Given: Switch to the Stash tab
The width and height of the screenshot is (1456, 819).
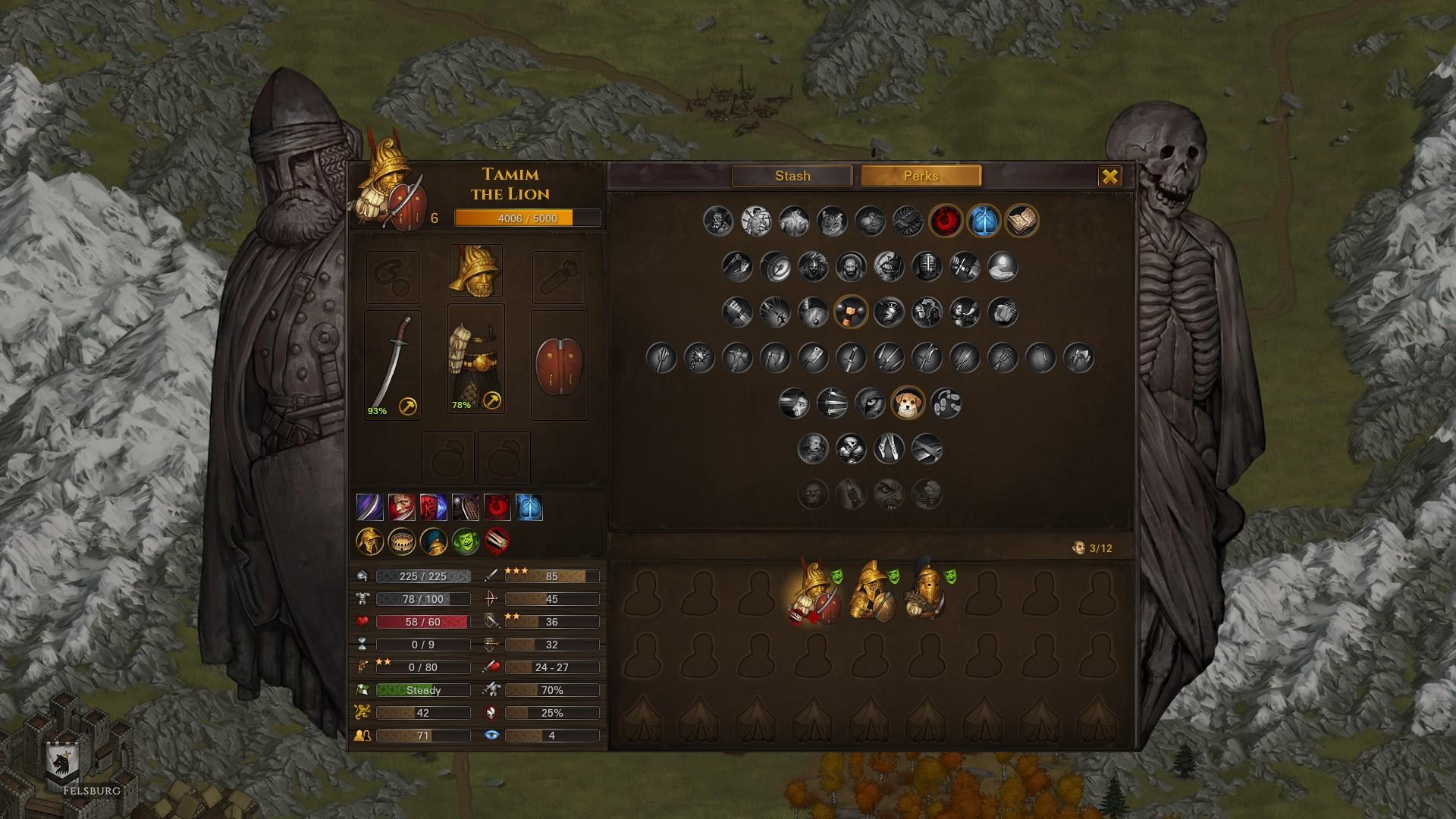Looking at the screenshot, I should (x=792, y=176).
